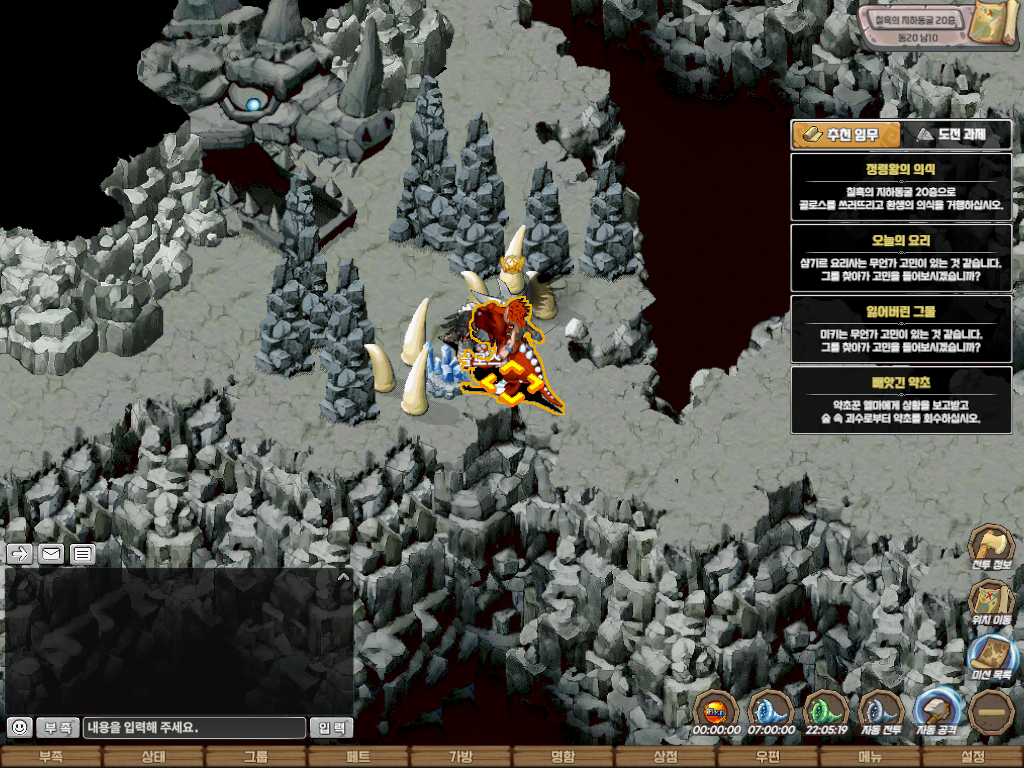Screen dimensions: 1024x768
Task: Open the 우편 mail menu
Action: pyautogui.click(x=767, y=757)
